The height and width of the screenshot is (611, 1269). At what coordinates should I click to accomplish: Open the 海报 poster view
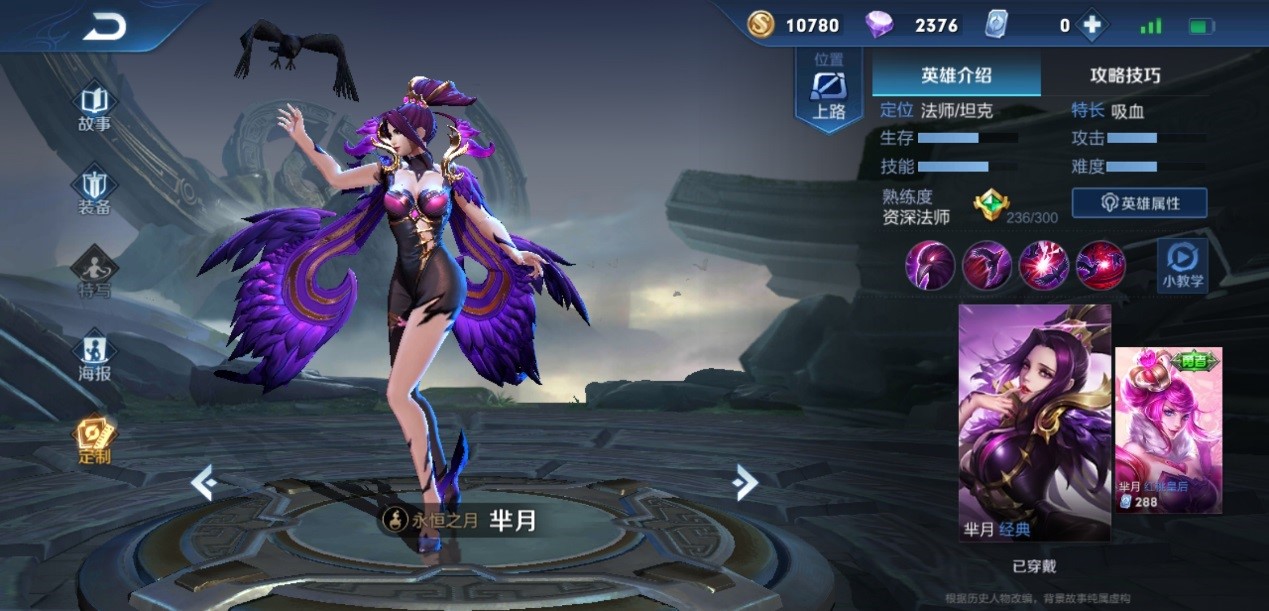tap(94, 356)
